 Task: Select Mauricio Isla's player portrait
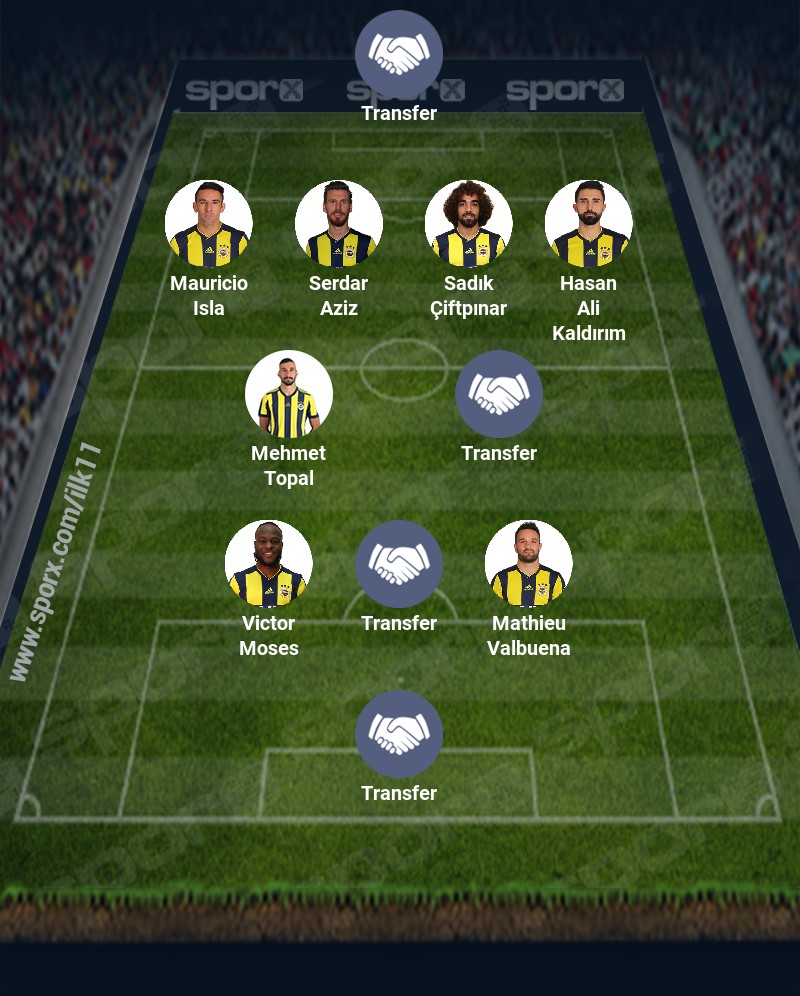pos(209,224)
